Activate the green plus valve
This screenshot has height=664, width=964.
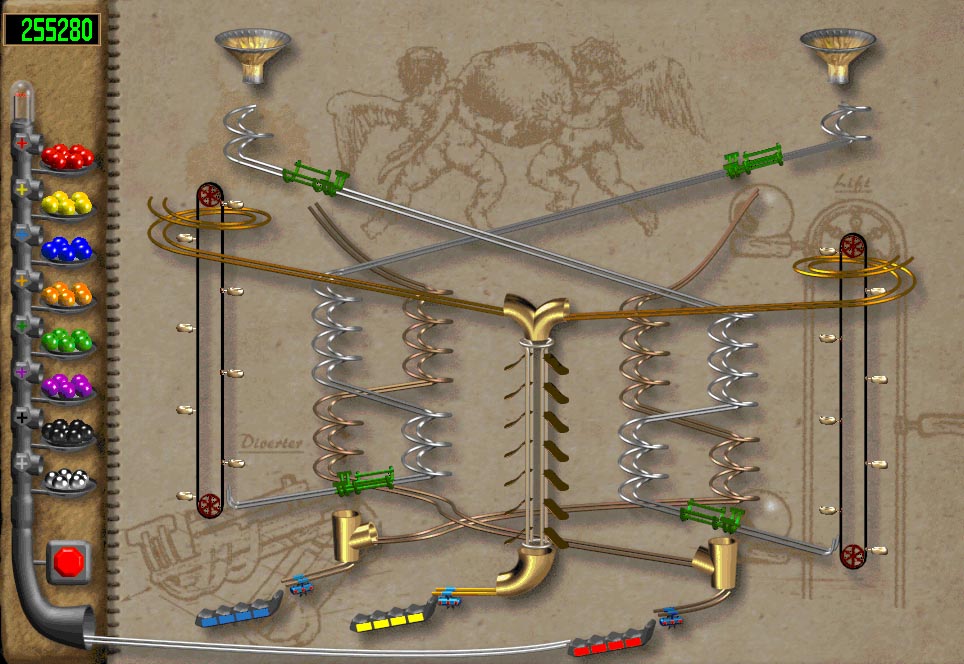[x=22, y=326]
